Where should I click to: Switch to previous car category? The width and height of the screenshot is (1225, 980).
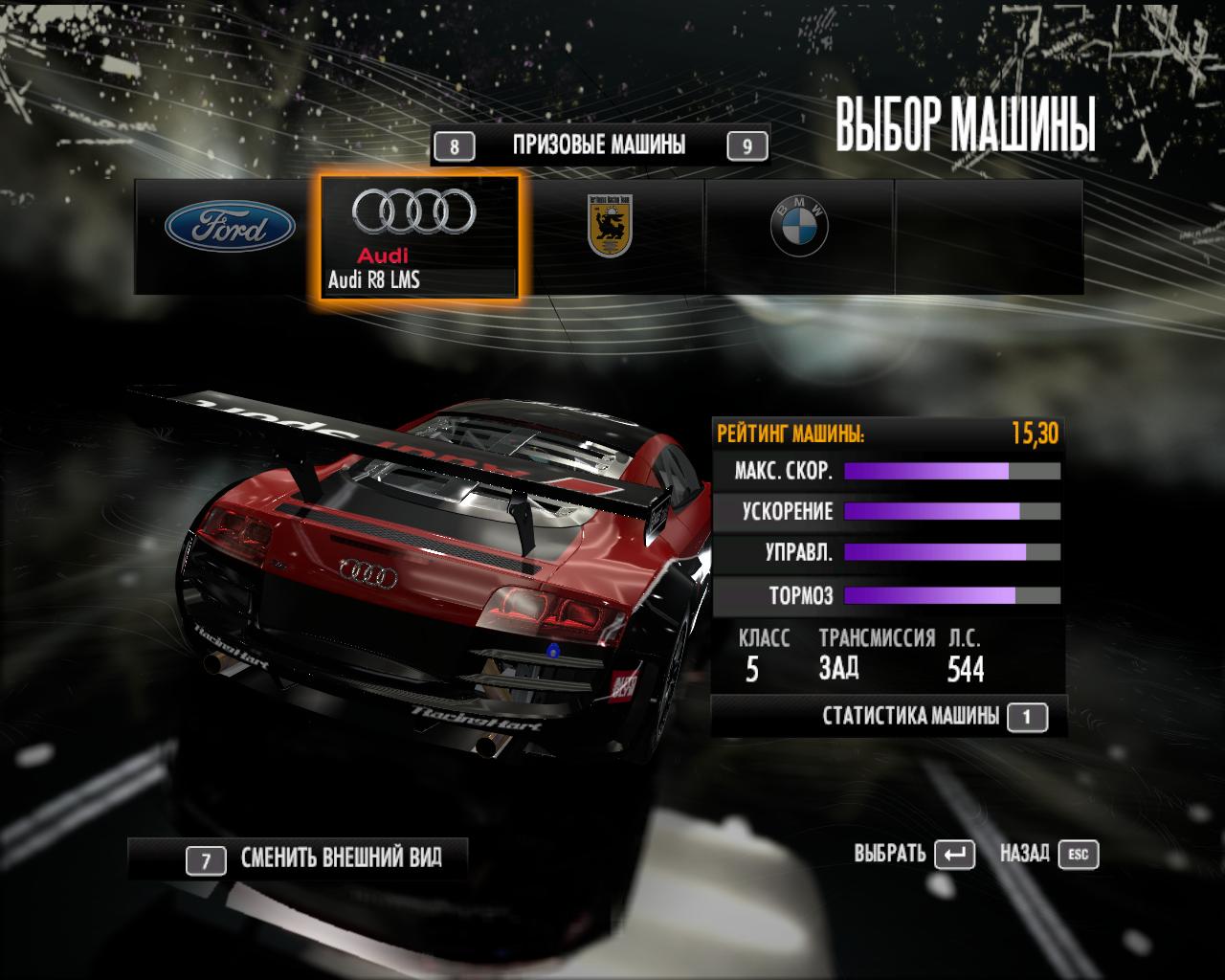pyautogui.click(x=455, y=146)
